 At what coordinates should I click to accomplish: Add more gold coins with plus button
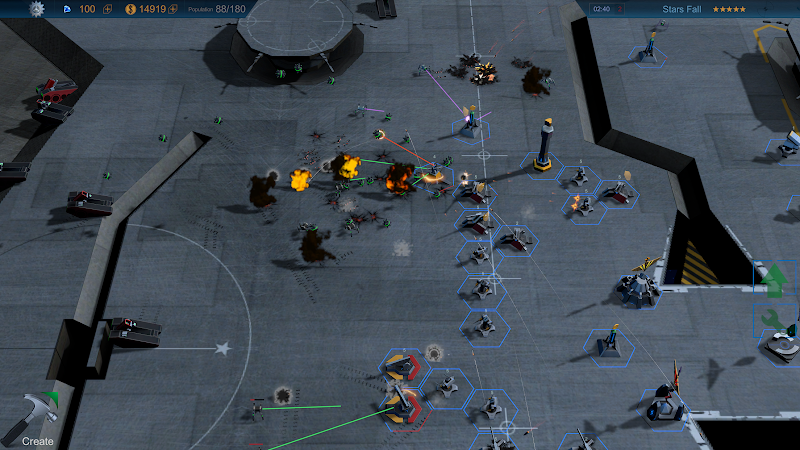[173, 9]
